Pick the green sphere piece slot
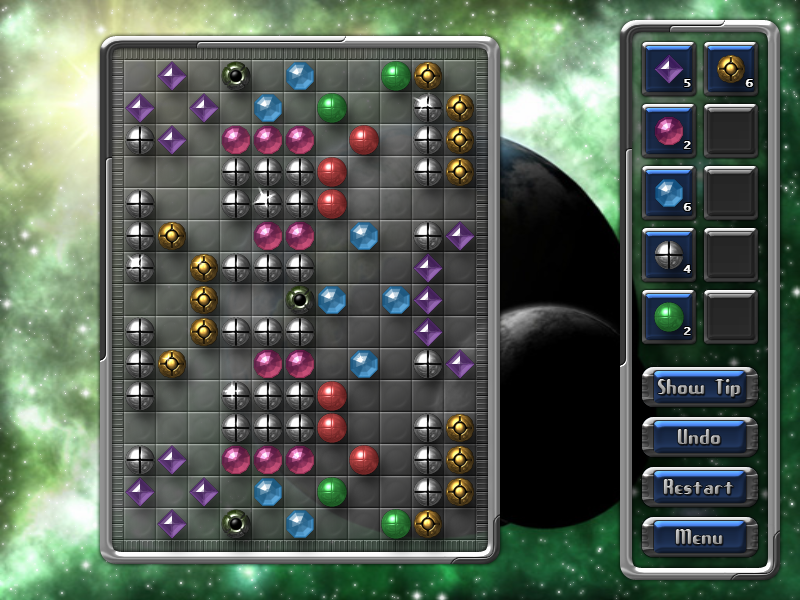Image resolution: width=800 pixels, height=600 pixels. [x=668, y=317]
